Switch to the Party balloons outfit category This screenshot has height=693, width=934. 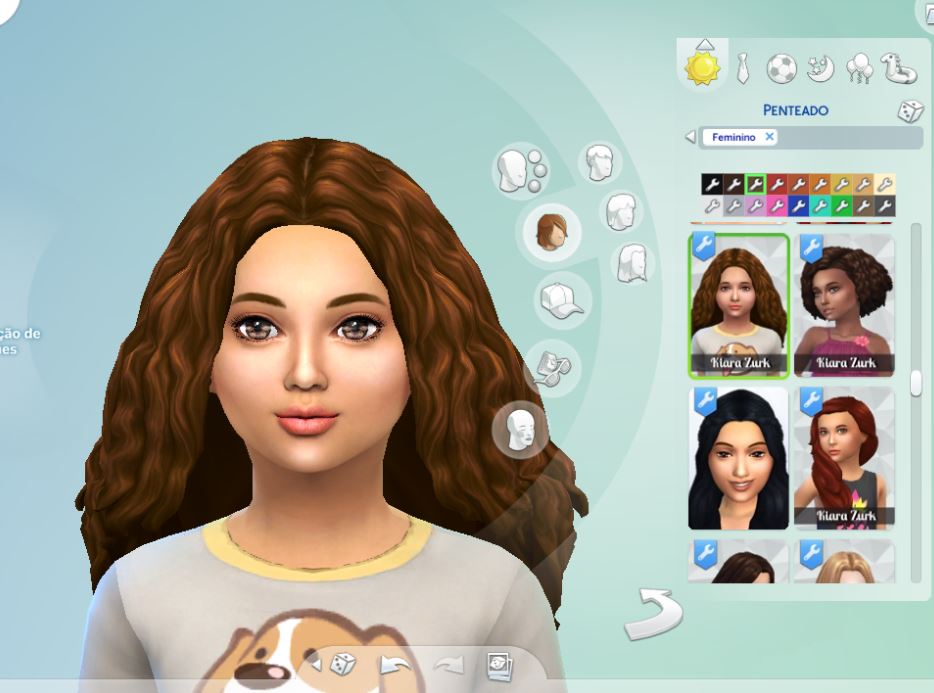pos(859,68)
